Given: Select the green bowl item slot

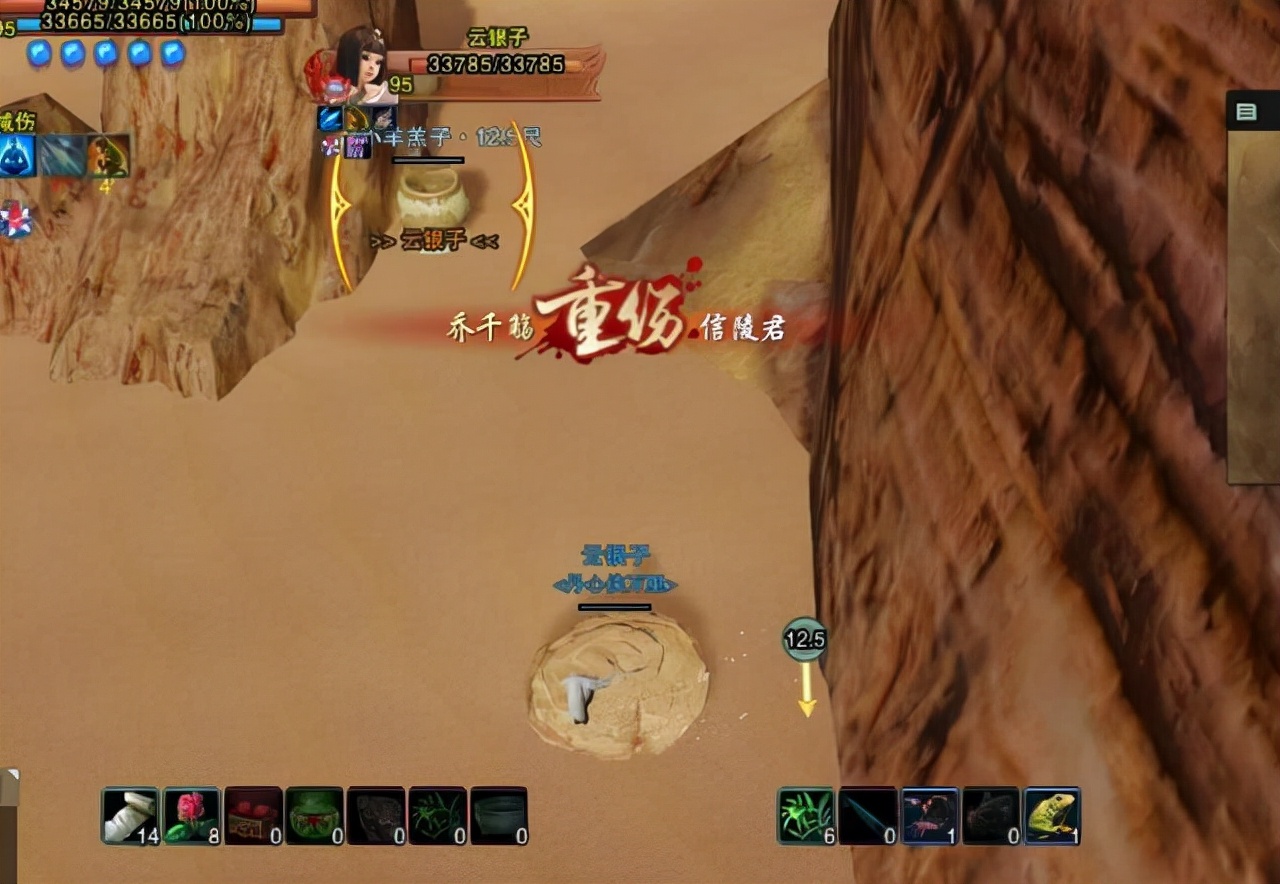Looking at the screenshot, I should click(x=315, y=816).
